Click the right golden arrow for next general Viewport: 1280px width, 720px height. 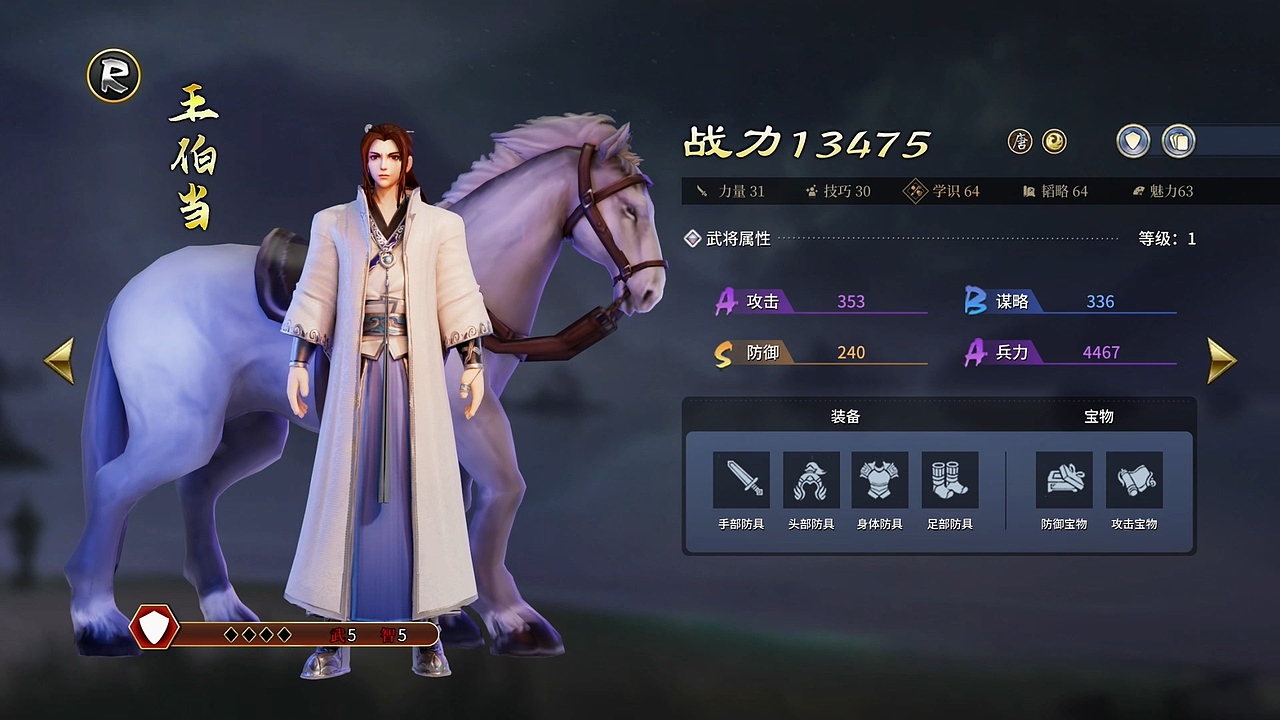(x=1219, y=360)
